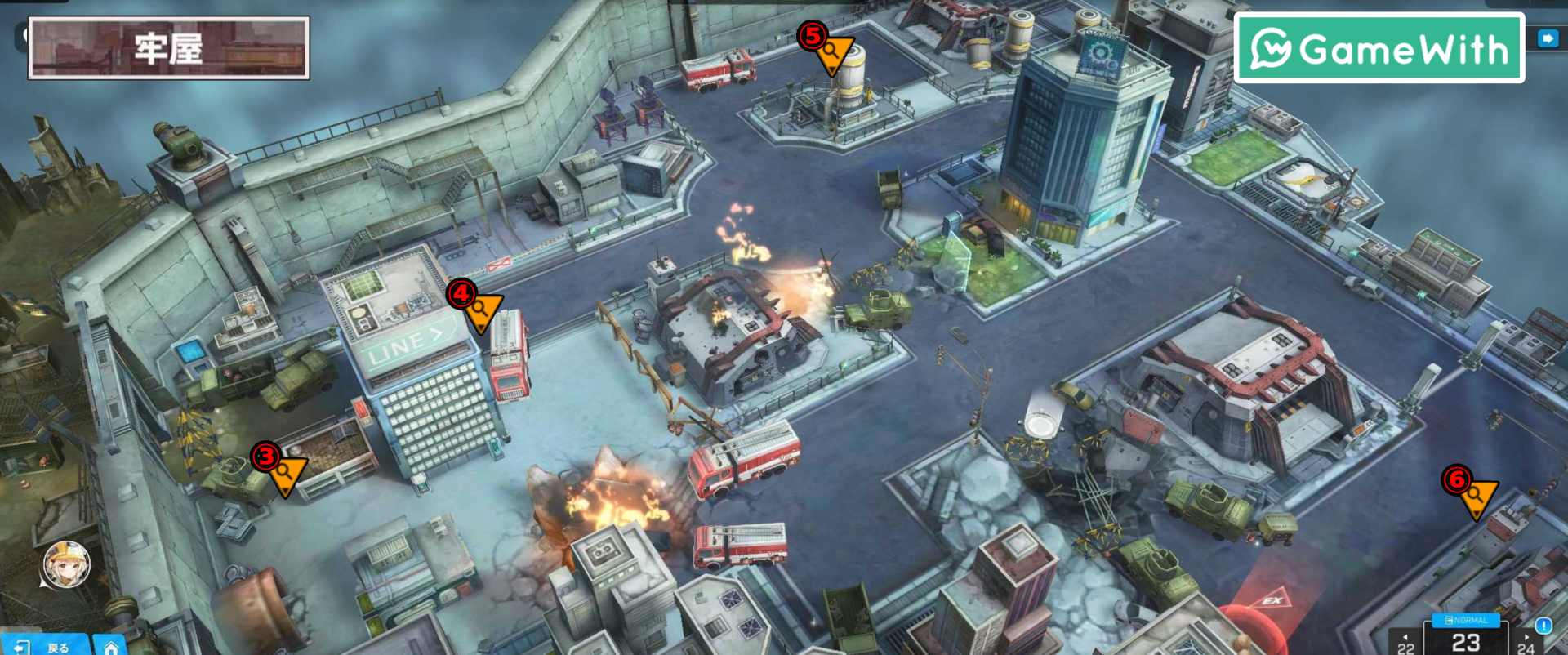Open the NORMAL difficulty selector
The height and width of the screenshot is (655, 1568).
[x=1466, y=621]
